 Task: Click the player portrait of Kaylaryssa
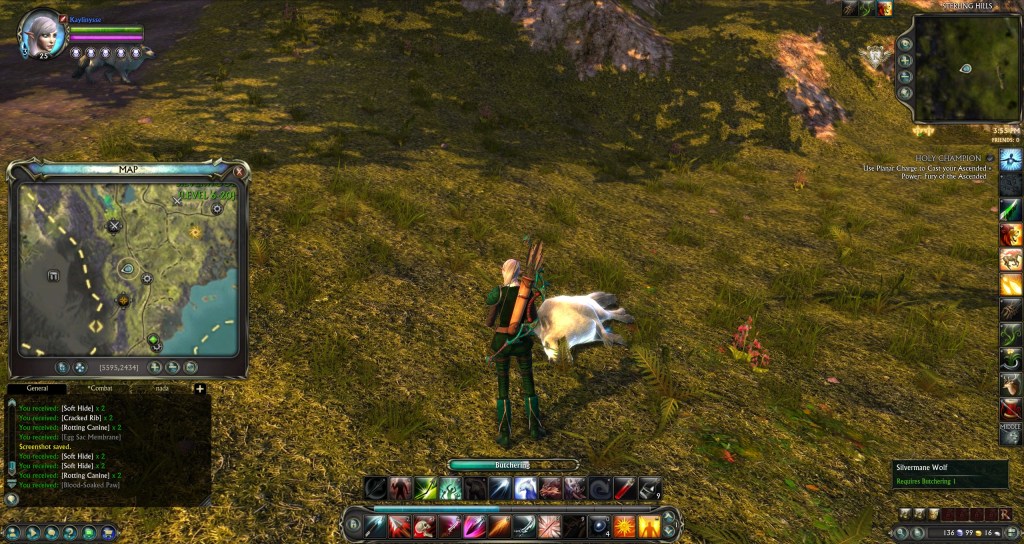(43, 31)
